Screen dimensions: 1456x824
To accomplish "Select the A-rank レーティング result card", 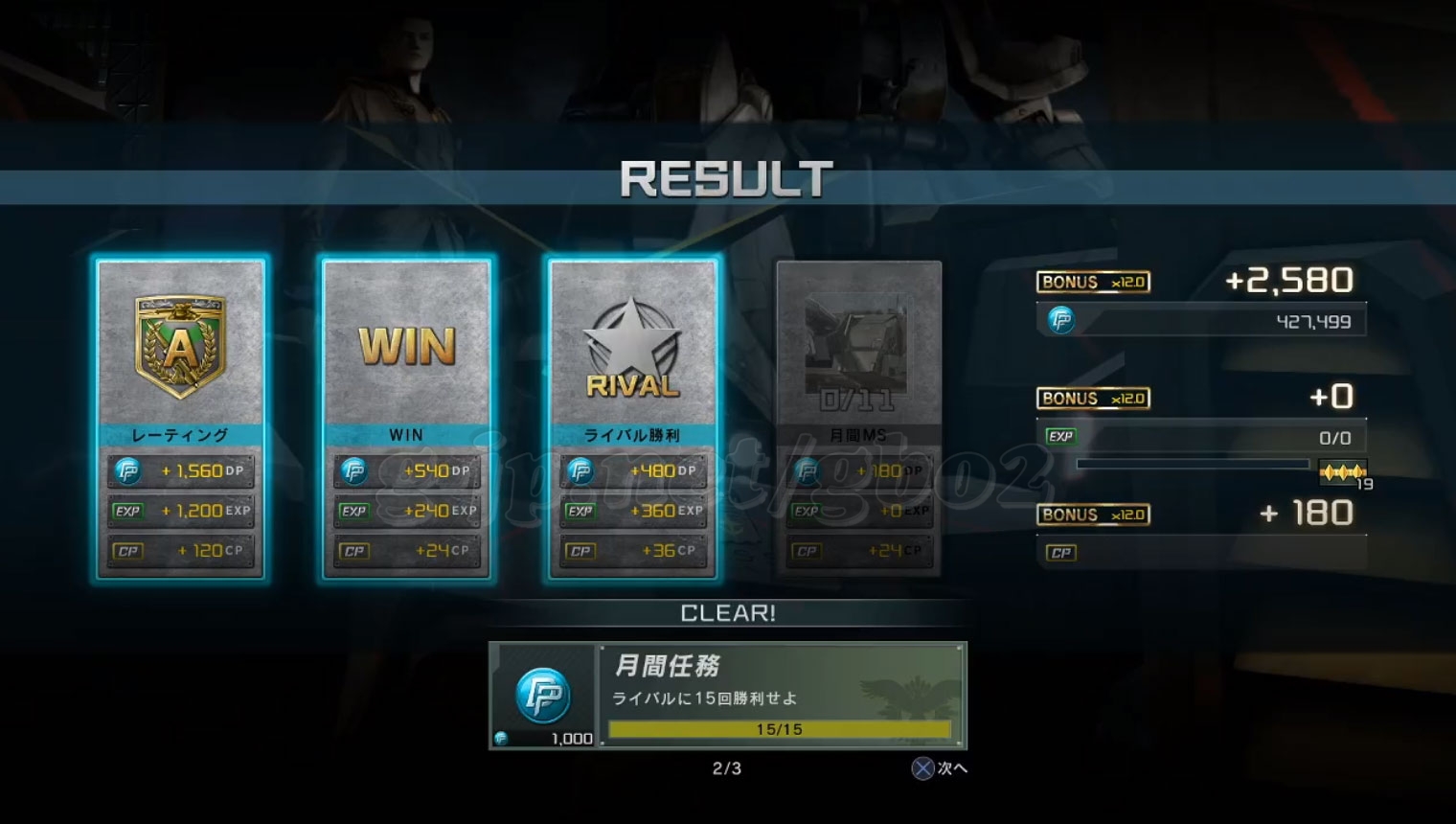I will coord(180,419).
